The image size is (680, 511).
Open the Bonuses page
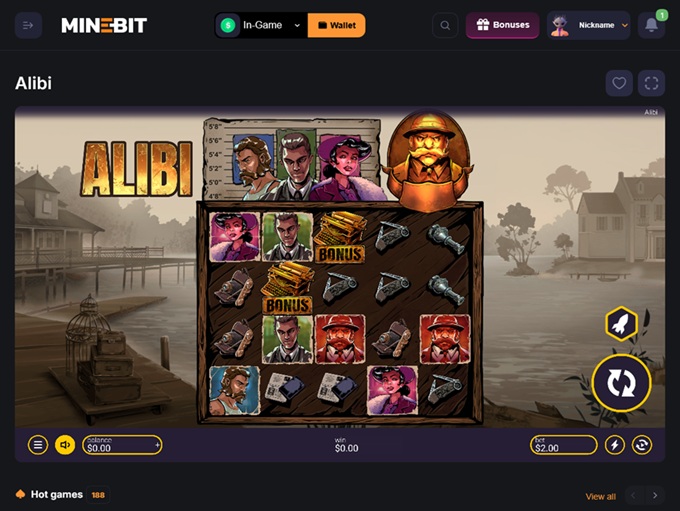tap(502, 25)
